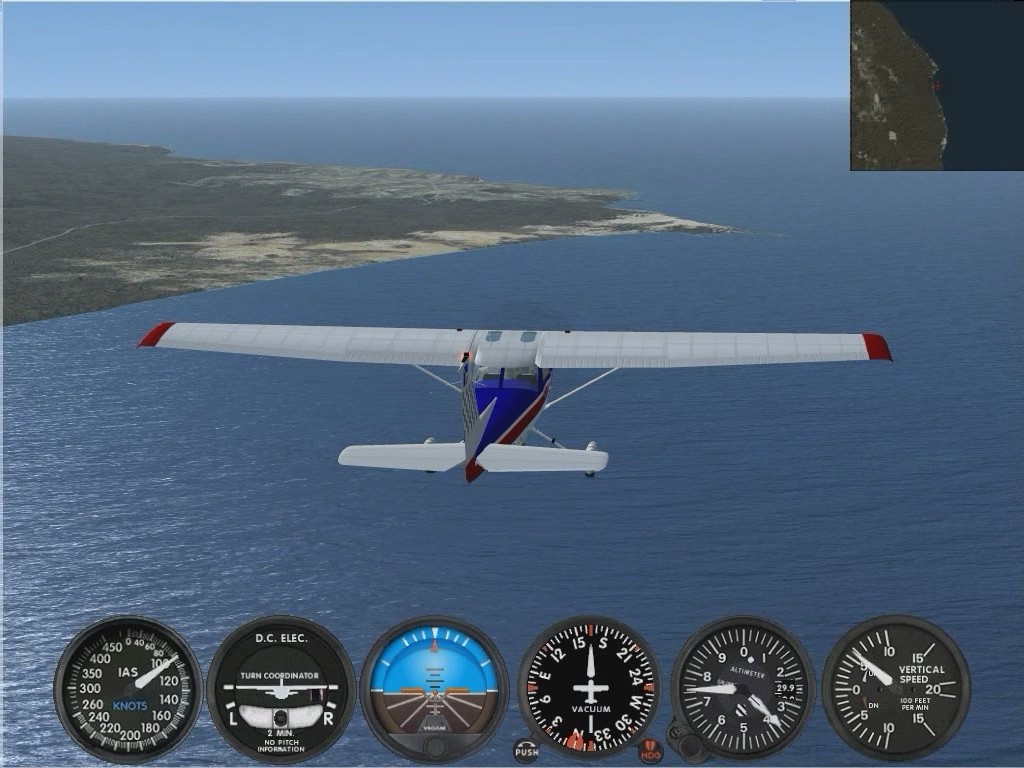This screenshot has width=1024, height=768.
Task: Open the coastline minimap
Action: tap(937, 85)
